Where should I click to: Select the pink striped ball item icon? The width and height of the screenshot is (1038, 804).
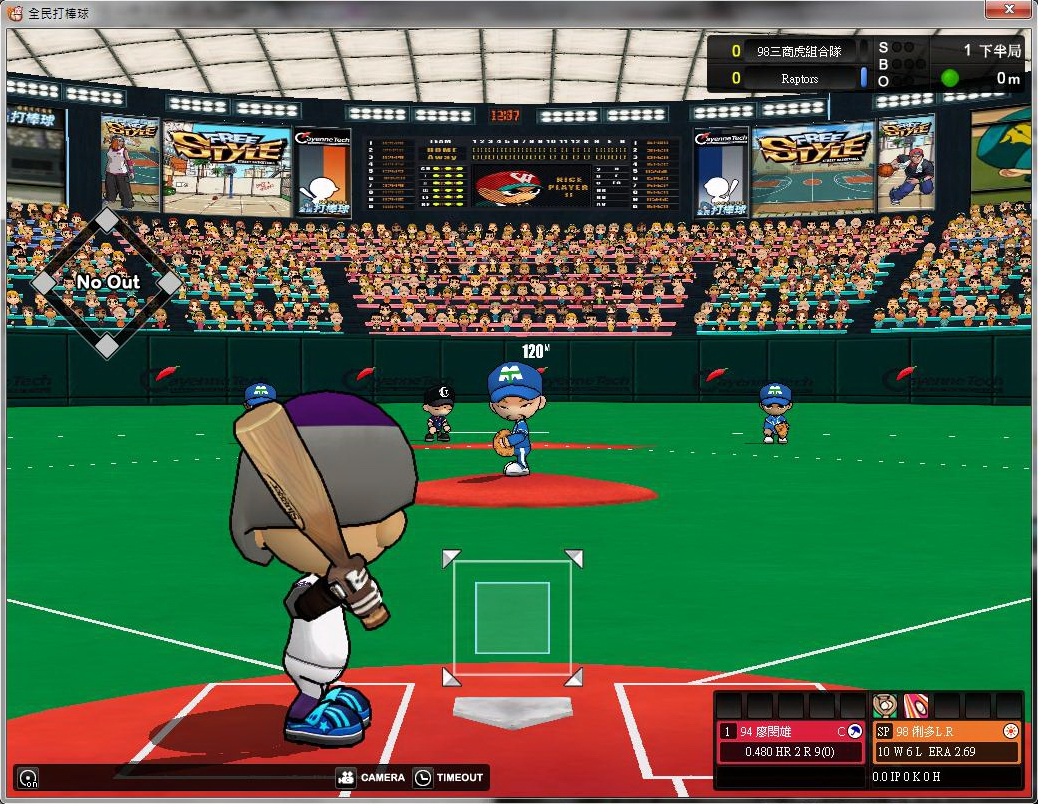pos(915,706)
